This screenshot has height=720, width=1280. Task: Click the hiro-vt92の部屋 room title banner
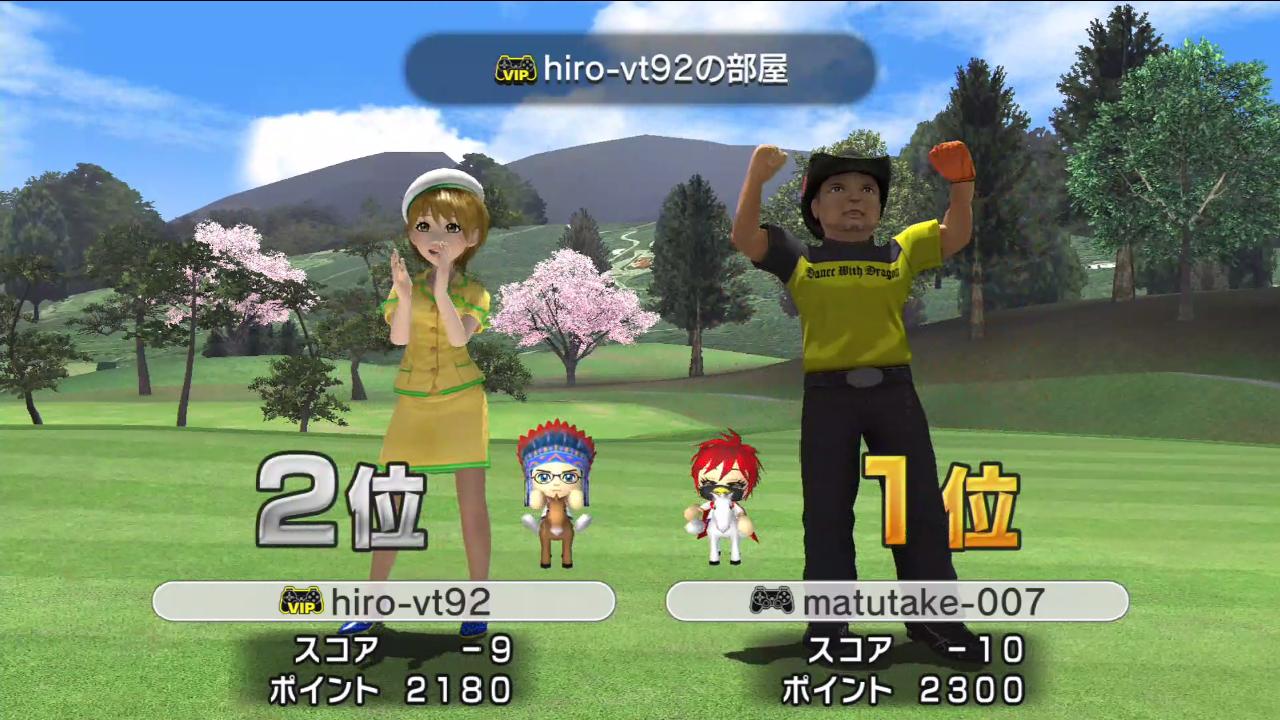point(640,69)
